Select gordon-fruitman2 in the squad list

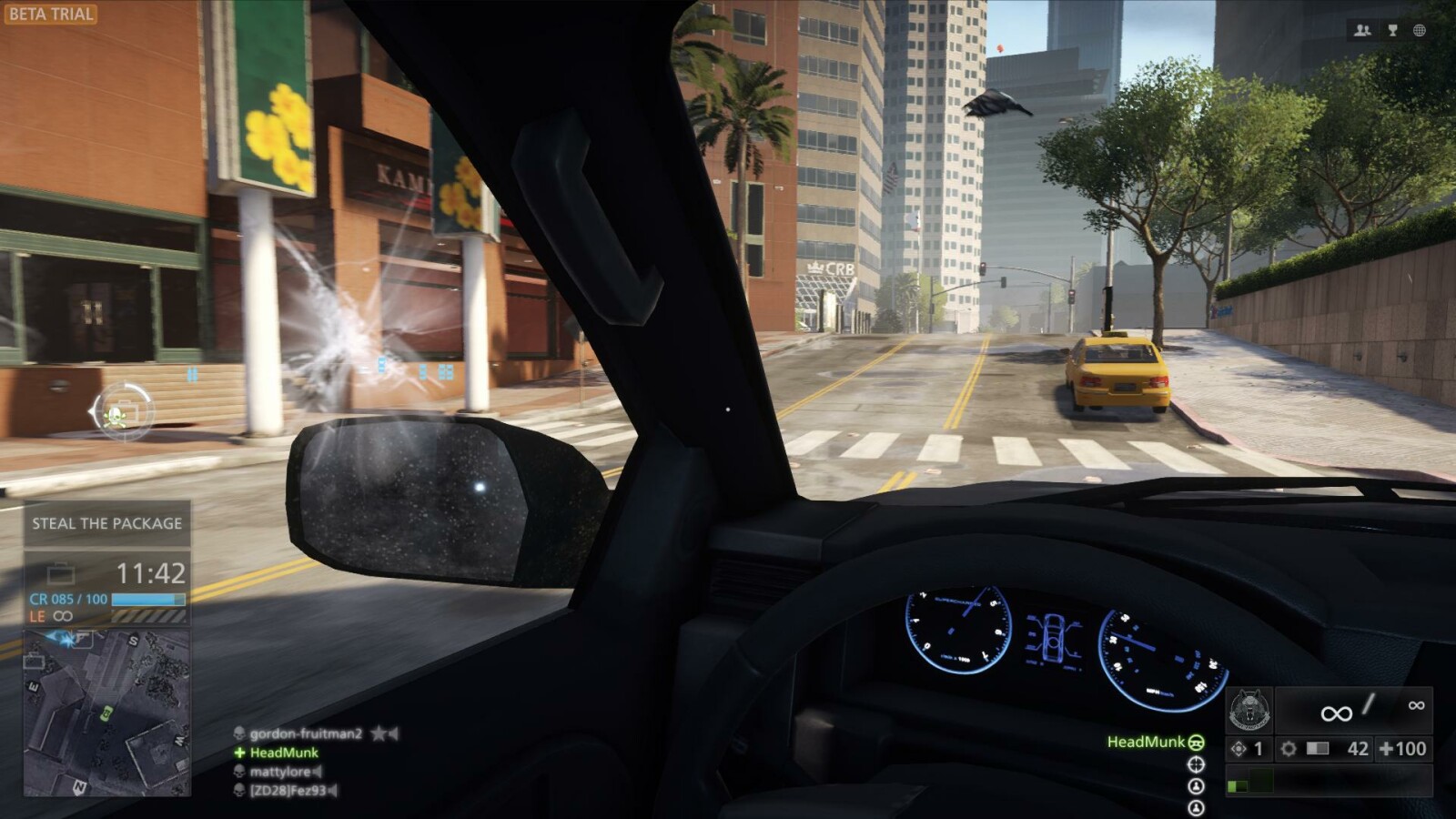(x=305, y=733)
